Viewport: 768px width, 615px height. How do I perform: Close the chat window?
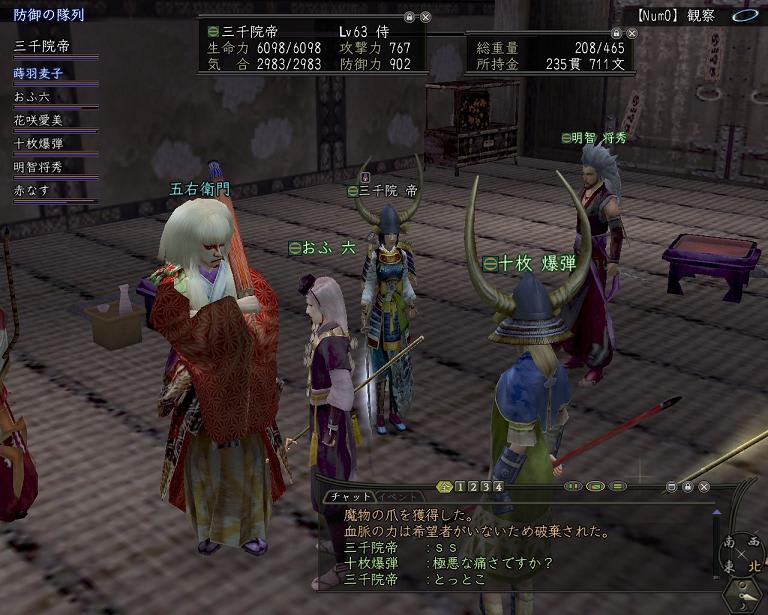[x=705, y=487]
